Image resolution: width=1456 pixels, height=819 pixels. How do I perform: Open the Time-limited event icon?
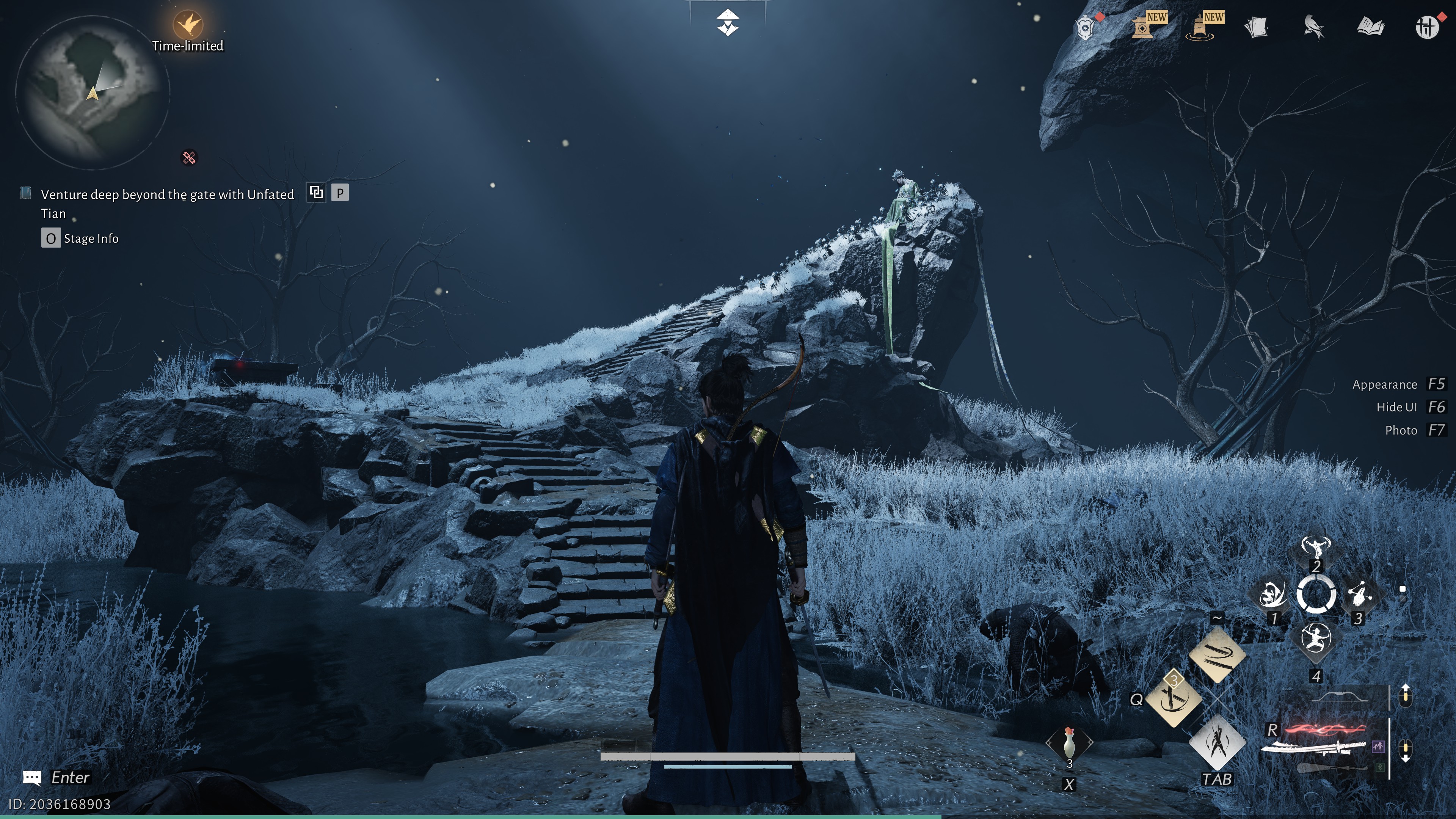188,25
